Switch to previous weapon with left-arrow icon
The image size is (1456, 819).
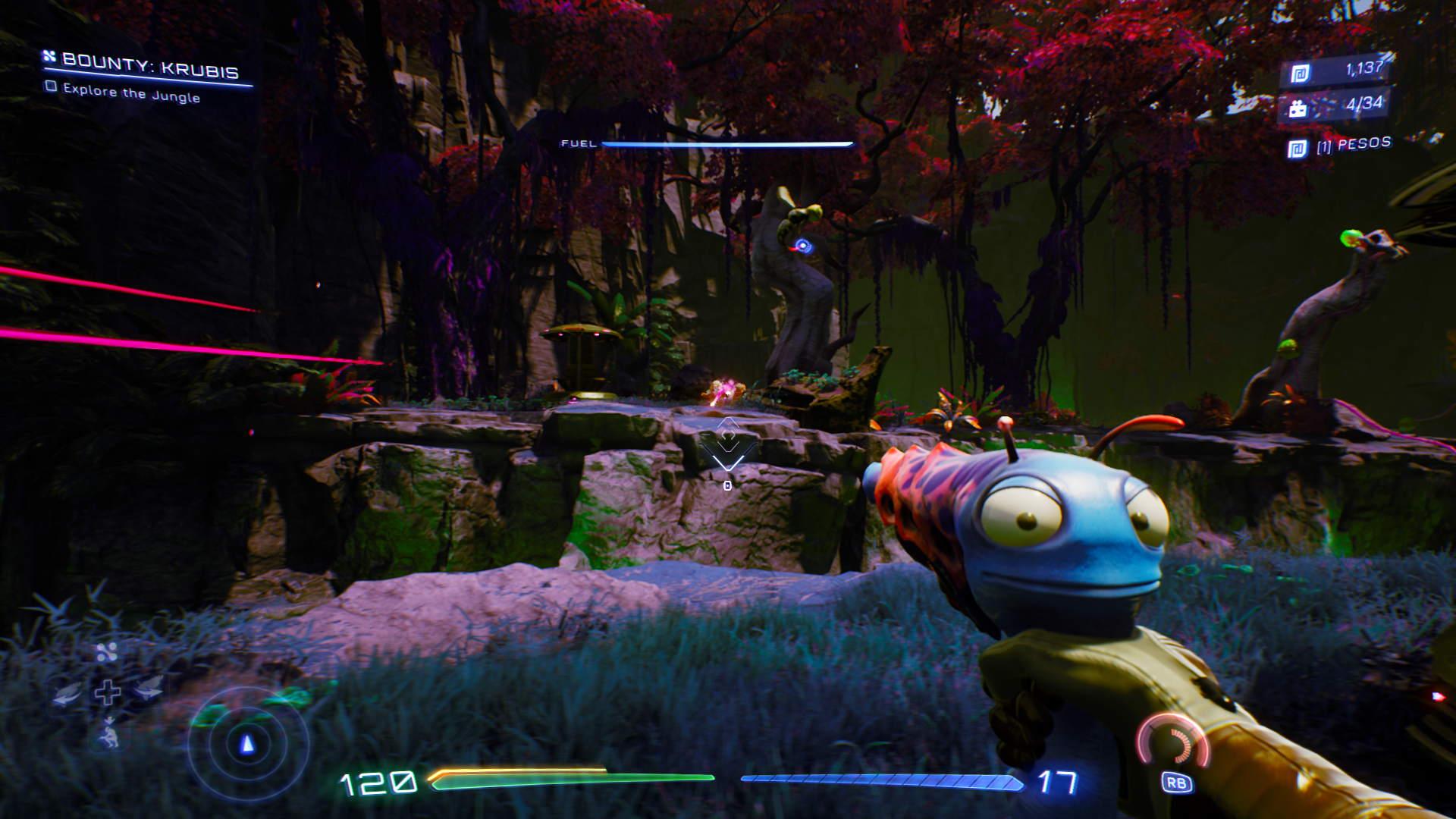click(67, 692)
